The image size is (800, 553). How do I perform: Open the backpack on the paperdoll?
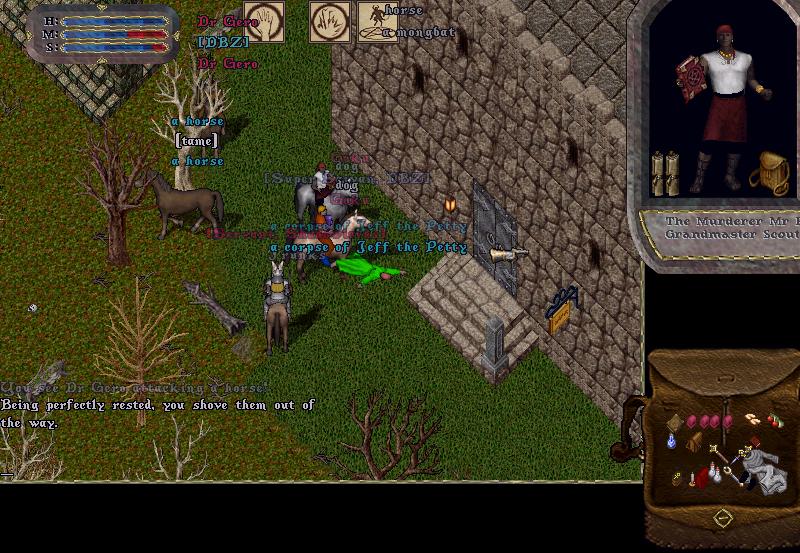769,172
